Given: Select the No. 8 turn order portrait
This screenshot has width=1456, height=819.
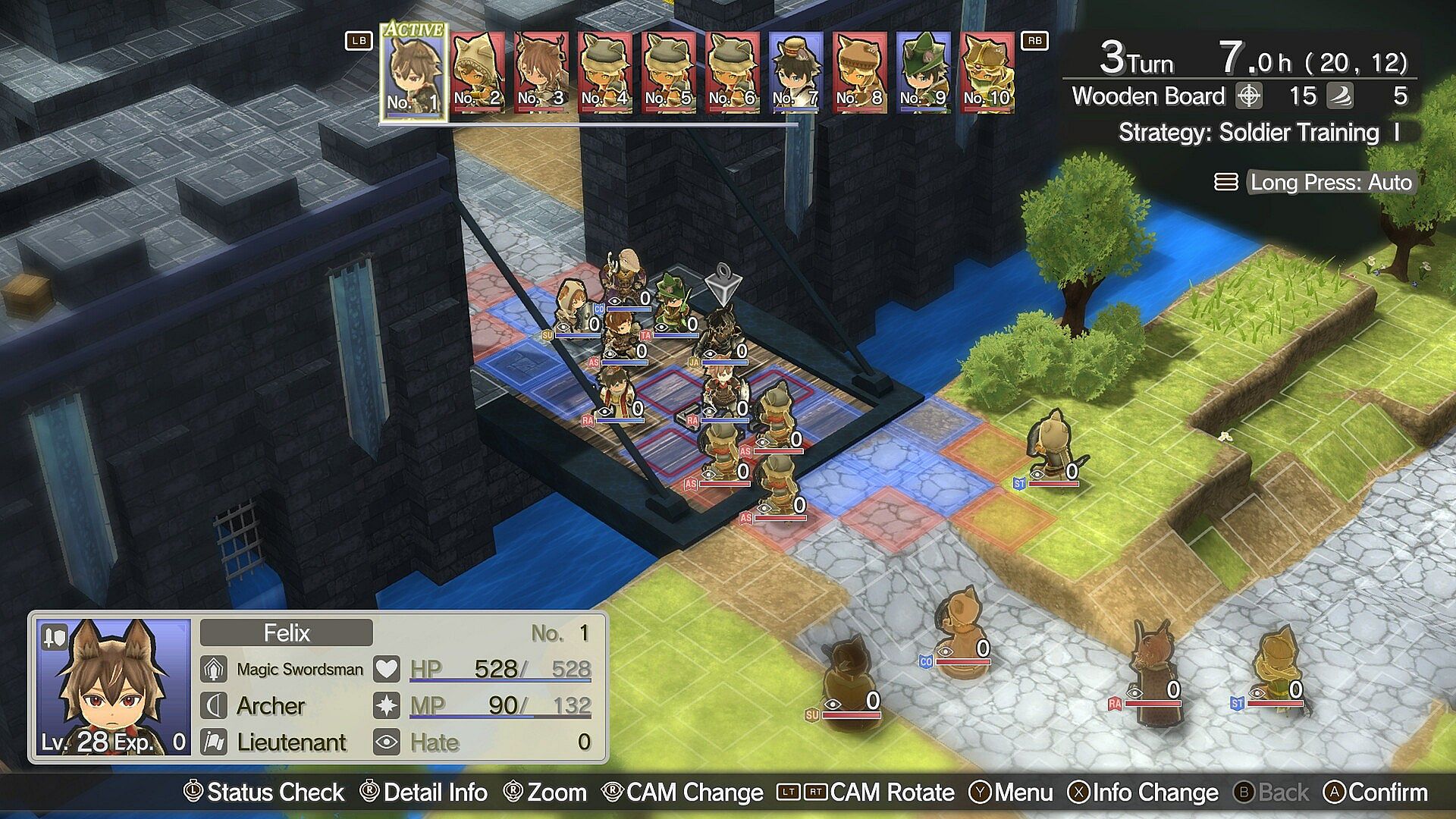Looking at the screenshot, I should [x=860, y=73].
